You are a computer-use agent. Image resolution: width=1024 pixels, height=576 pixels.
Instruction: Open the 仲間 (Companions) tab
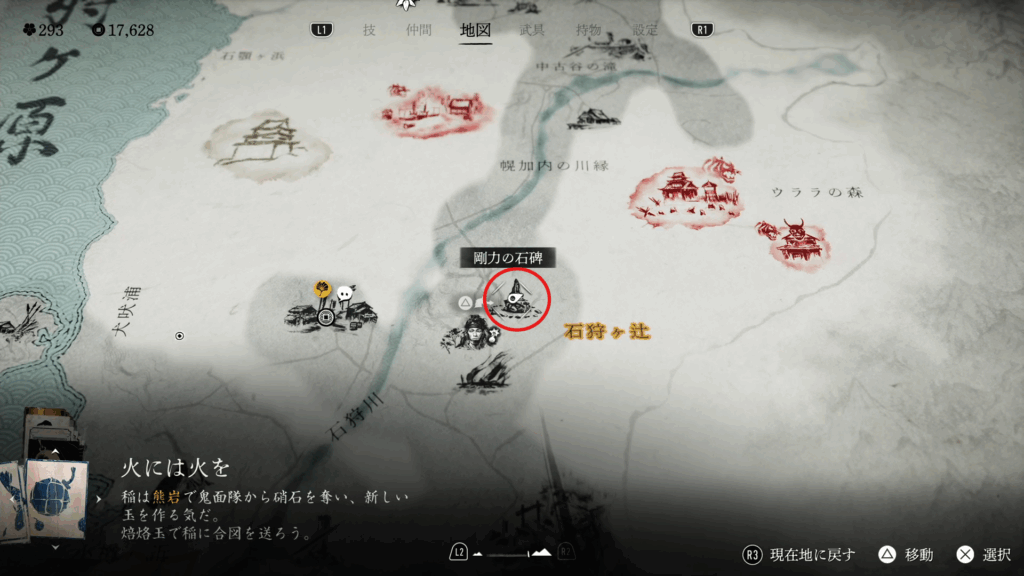pos(419,30)
